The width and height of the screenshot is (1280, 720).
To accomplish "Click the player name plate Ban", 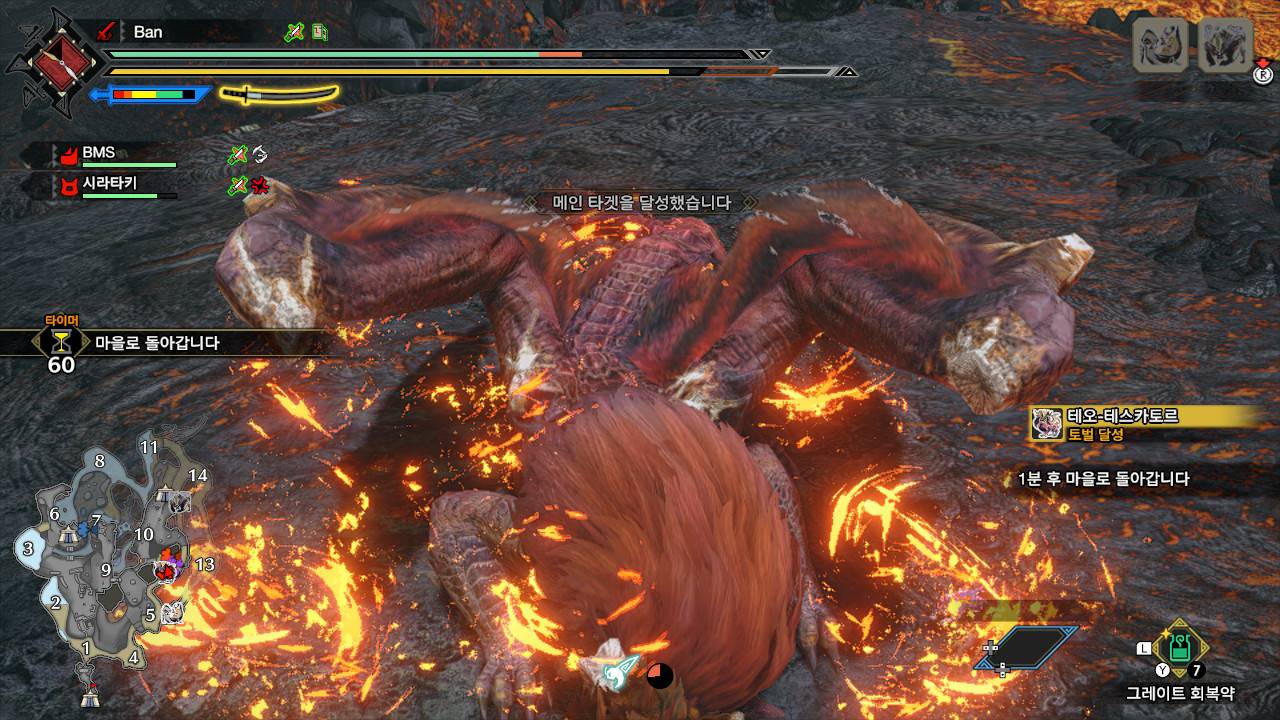I will (x=147, y=32).
